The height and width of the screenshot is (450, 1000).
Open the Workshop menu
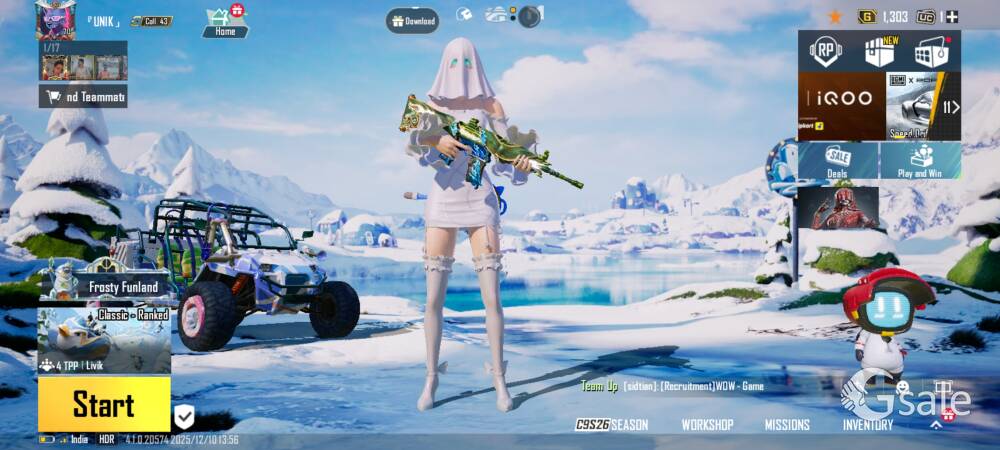coord(707,425)
